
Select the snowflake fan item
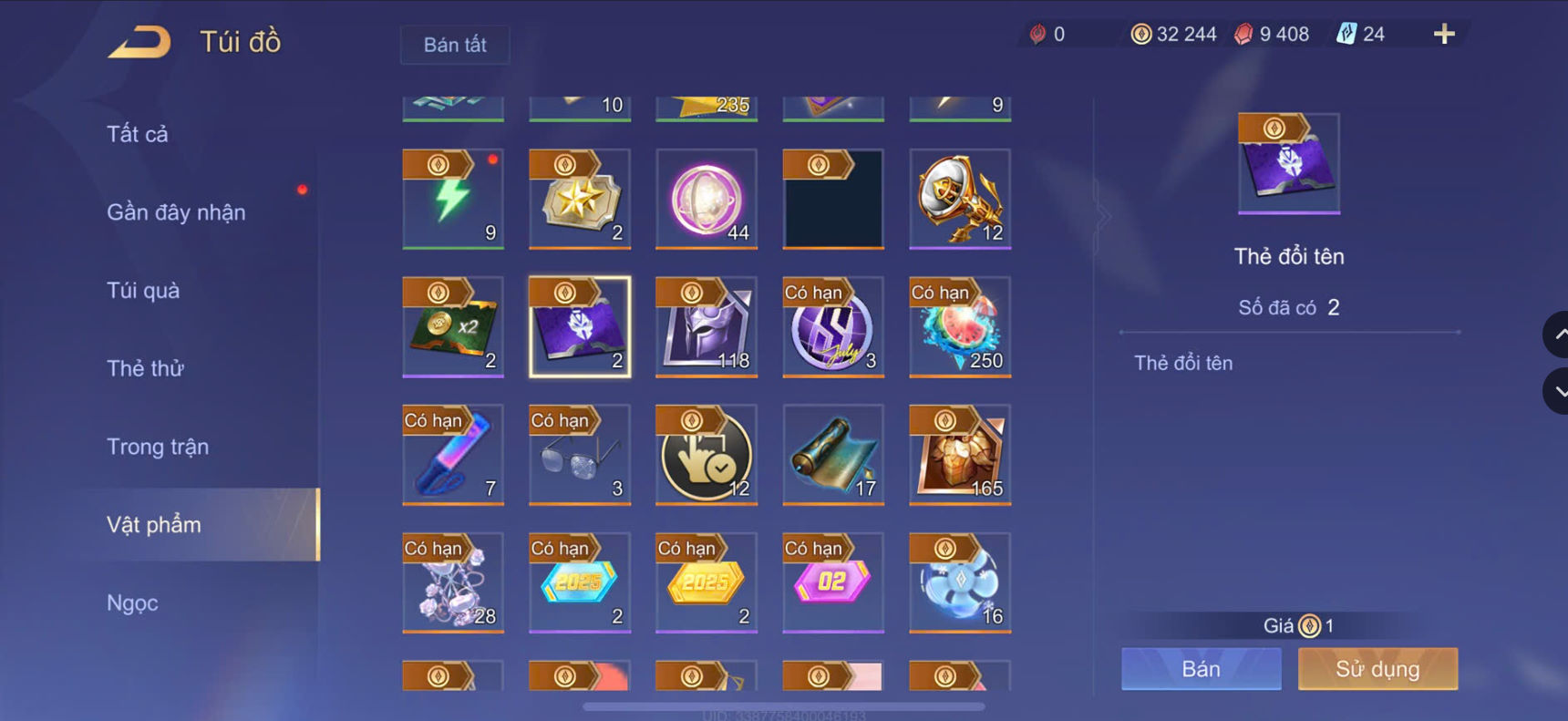coord(960,582)
